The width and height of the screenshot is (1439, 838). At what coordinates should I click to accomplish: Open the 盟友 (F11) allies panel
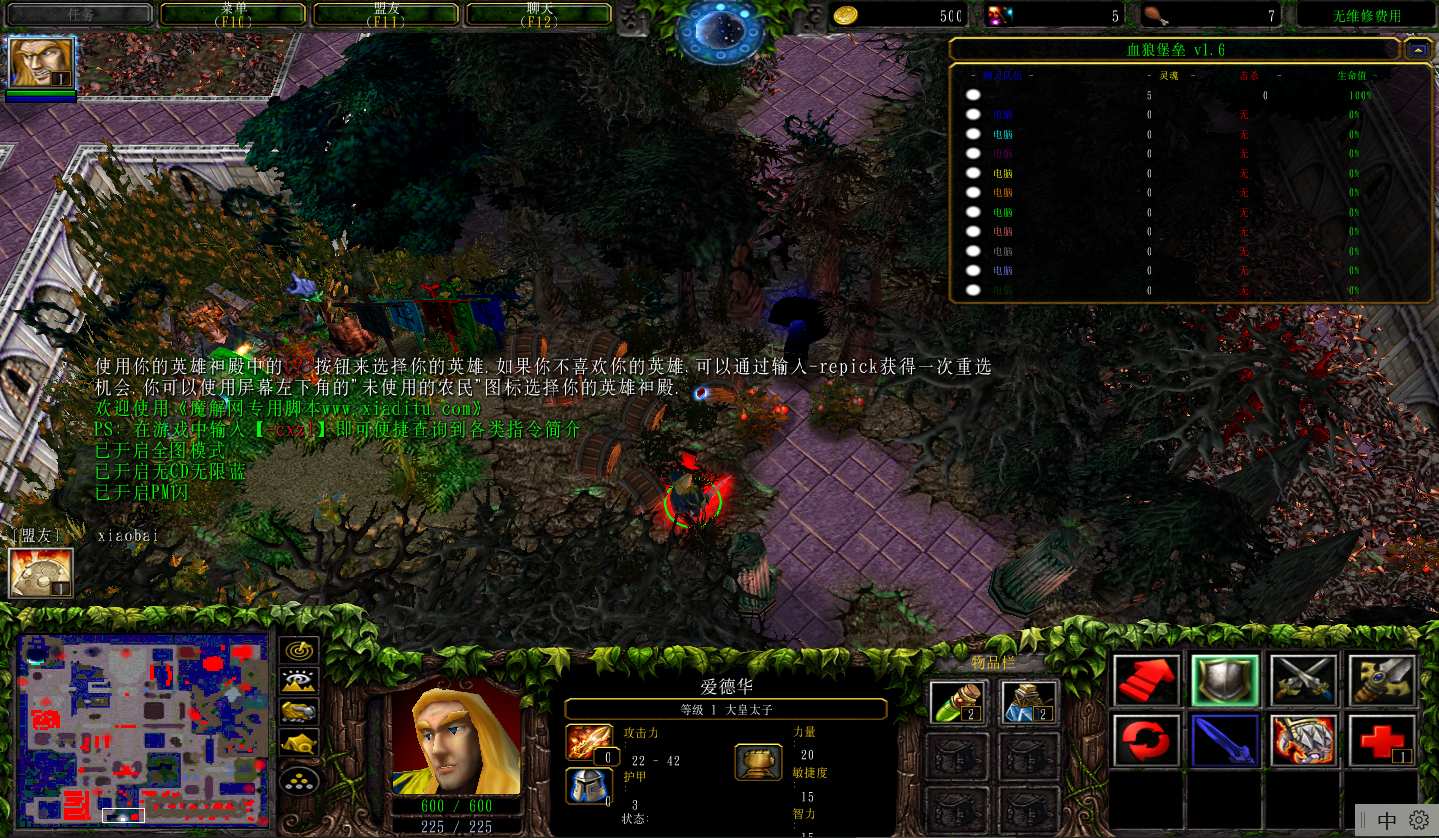click(386, 15)
